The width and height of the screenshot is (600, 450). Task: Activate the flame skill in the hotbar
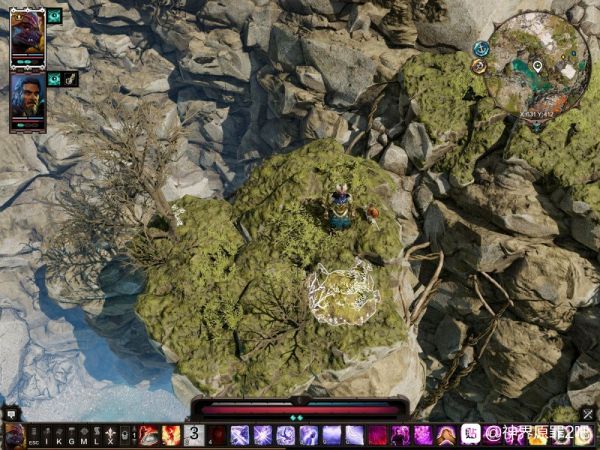pos(171,435)
